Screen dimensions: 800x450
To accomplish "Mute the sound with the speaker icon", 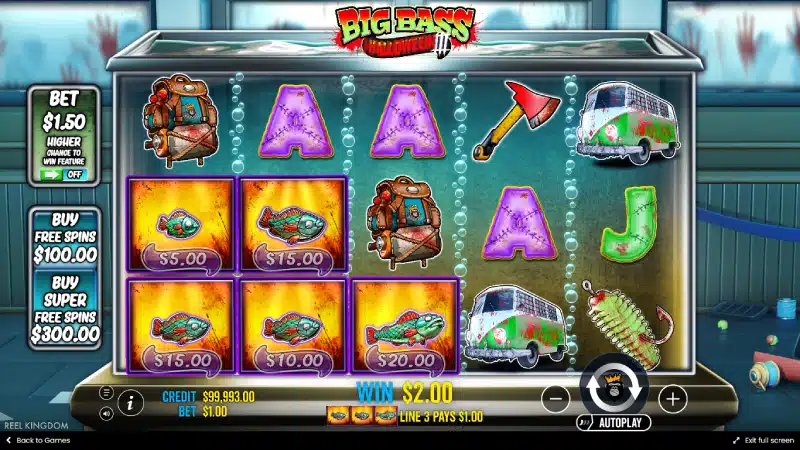I will pyautogui.click(x=106, y=411).
